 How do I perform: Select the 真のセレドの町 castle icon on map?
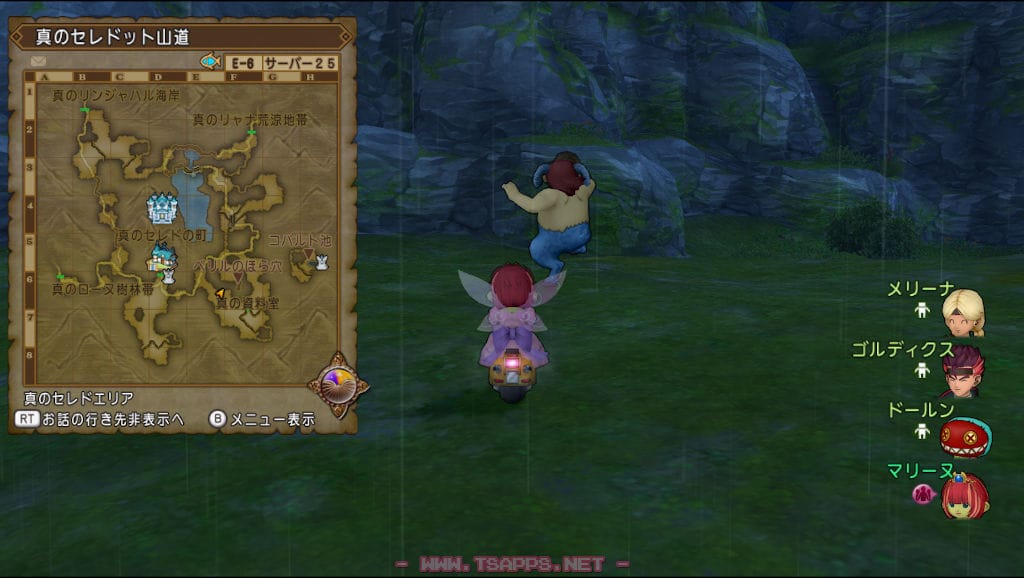(161, 209)
